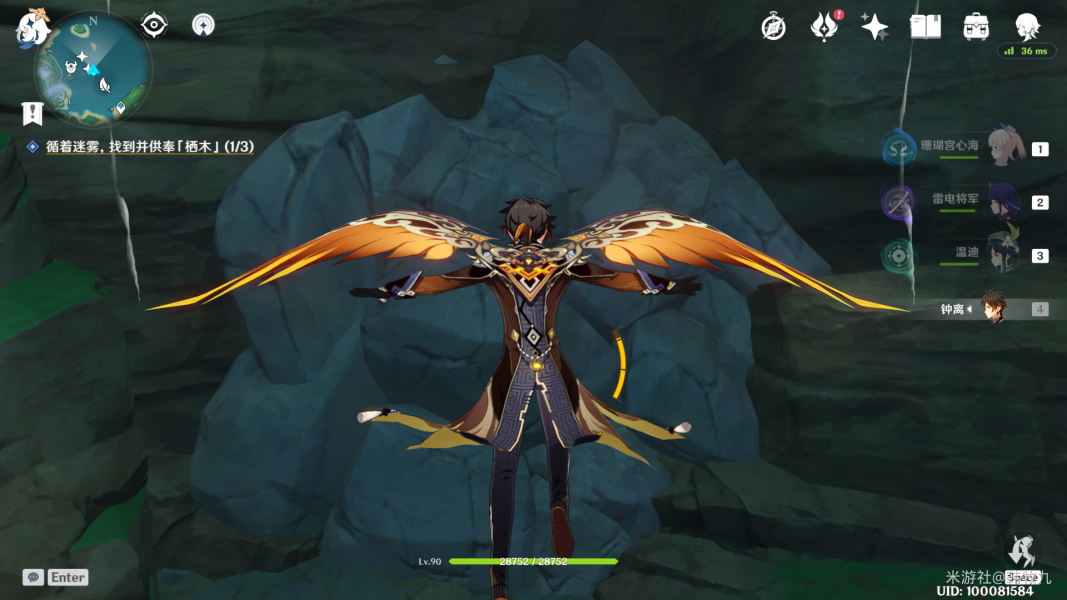
Task: Click the glide action icon
Action: tap(1021, 552)
